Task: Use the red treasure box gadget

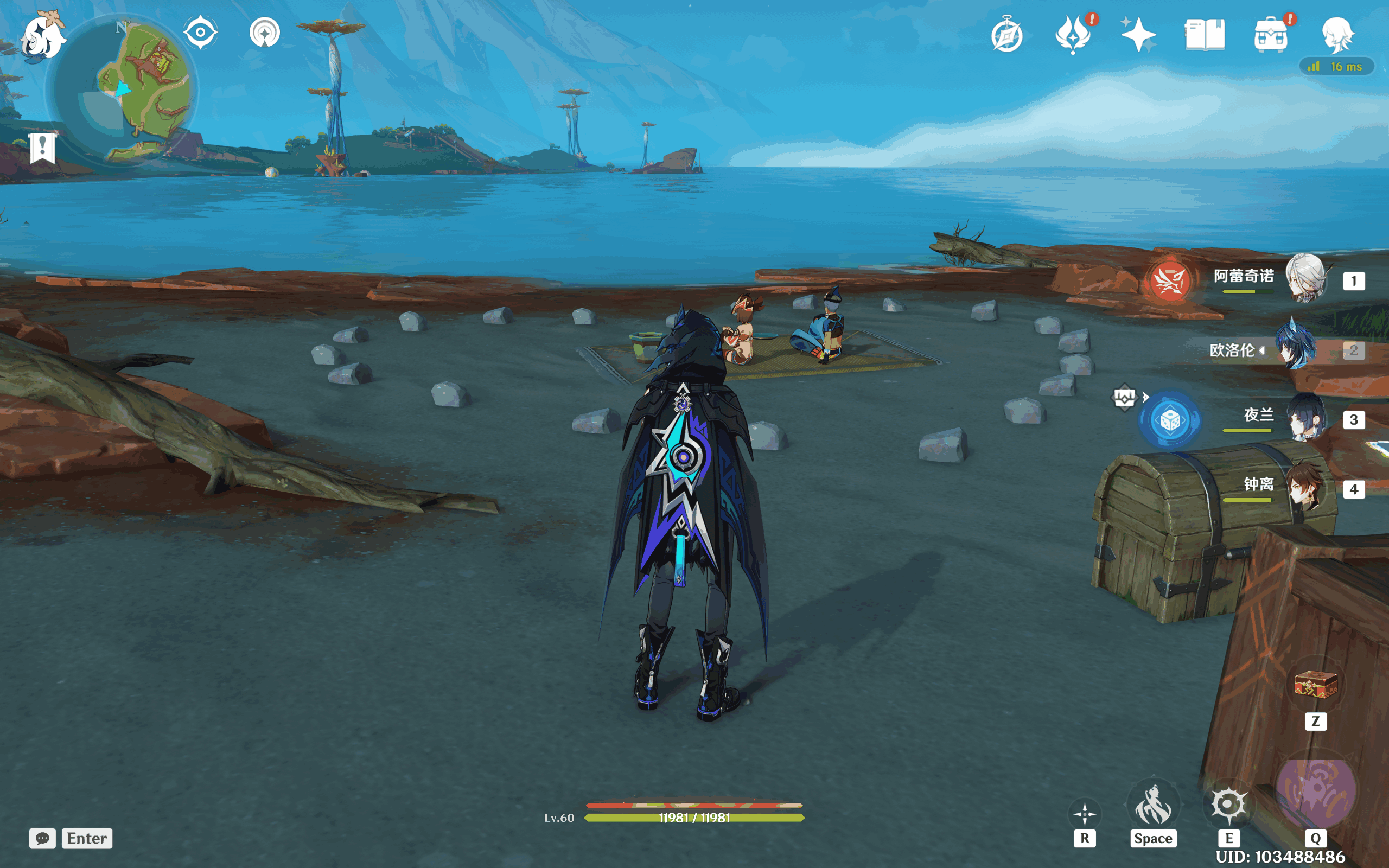Action: (1316, 684)
